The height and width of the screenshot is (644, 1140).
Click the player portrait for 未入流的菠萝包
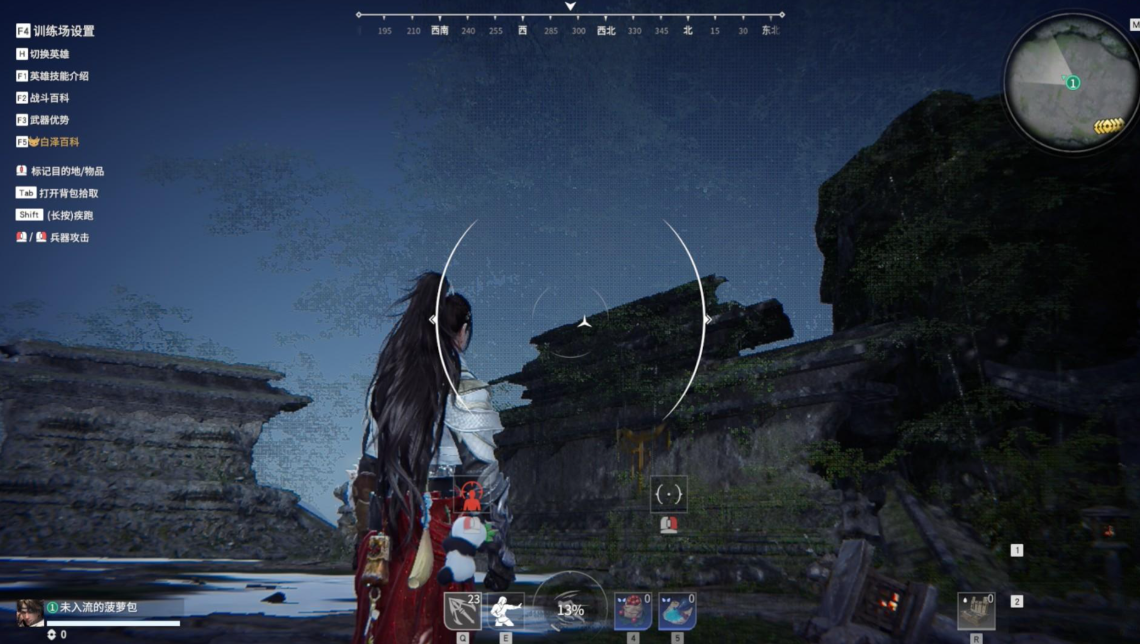(30, 610)
